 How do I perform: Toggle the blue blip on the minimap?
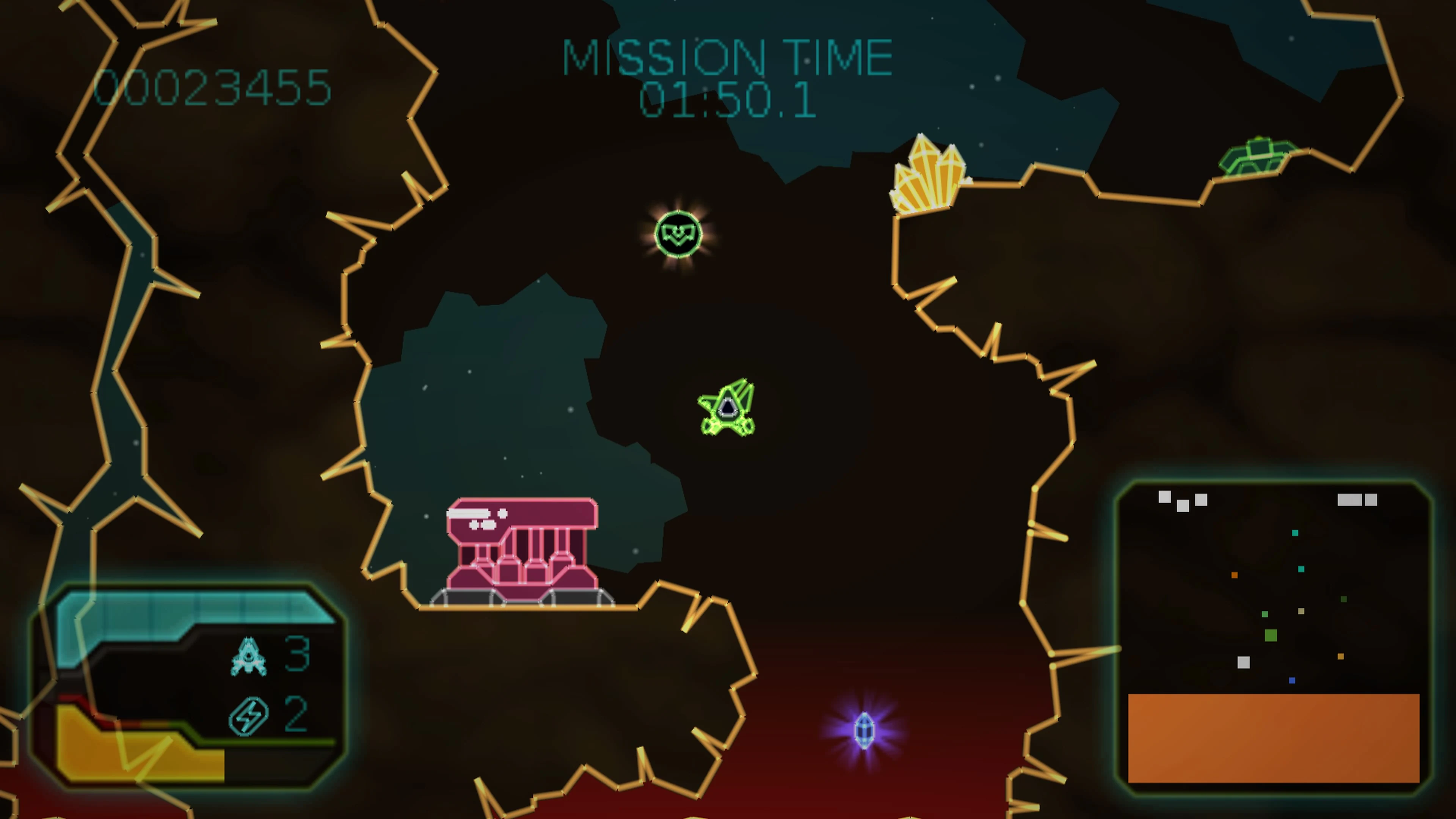point(1291,681)
